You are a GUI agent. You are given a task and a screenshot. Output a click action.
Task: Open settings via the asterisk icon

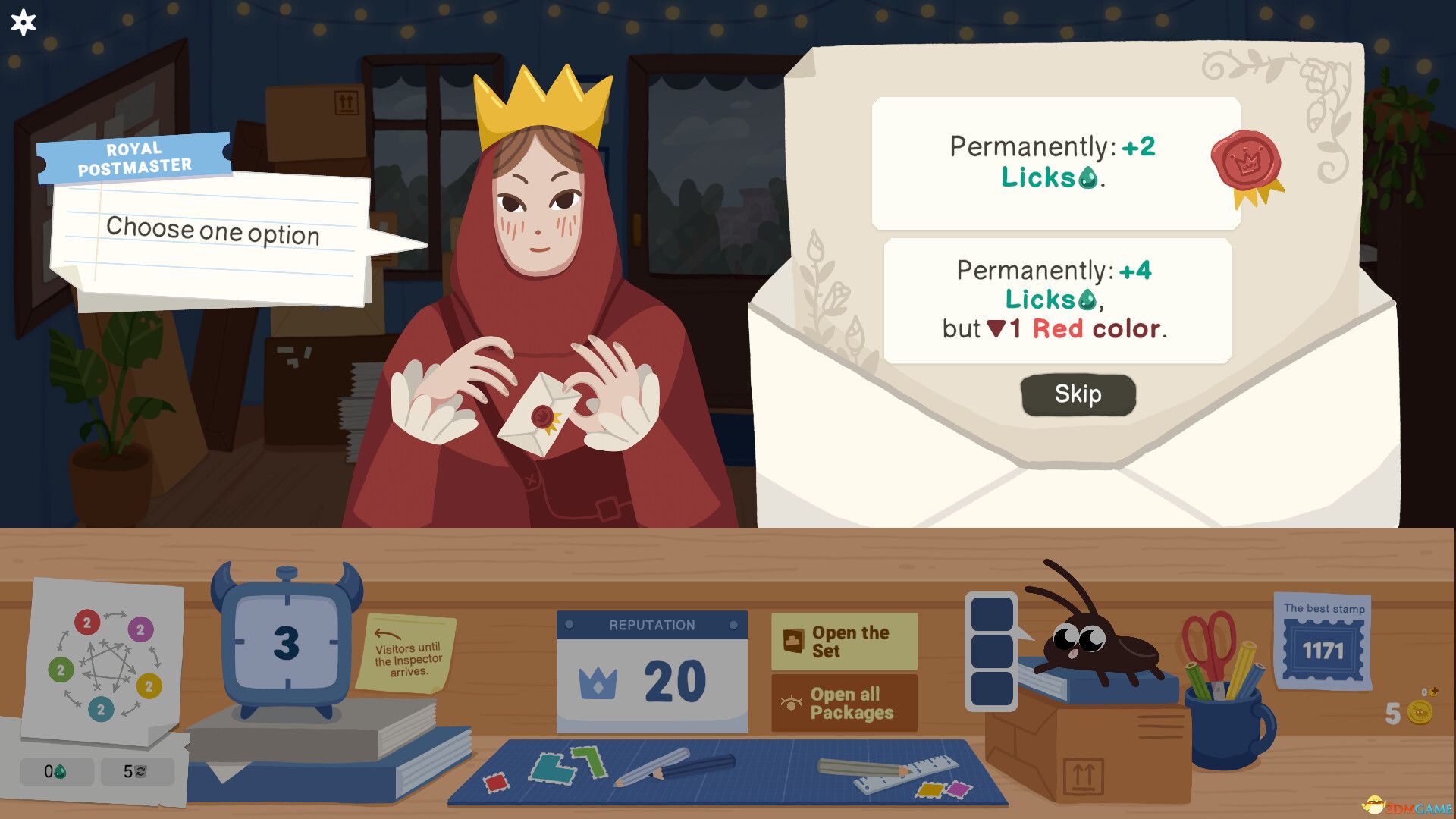(23, 23)
